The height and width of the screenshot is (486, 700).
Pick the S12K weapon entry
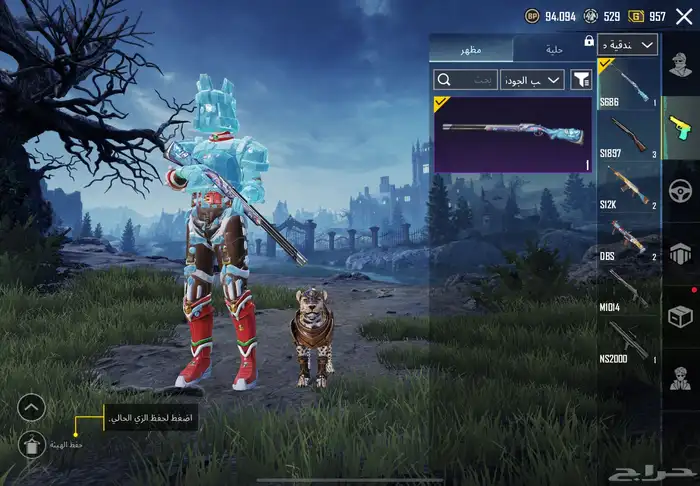[628, 186]
